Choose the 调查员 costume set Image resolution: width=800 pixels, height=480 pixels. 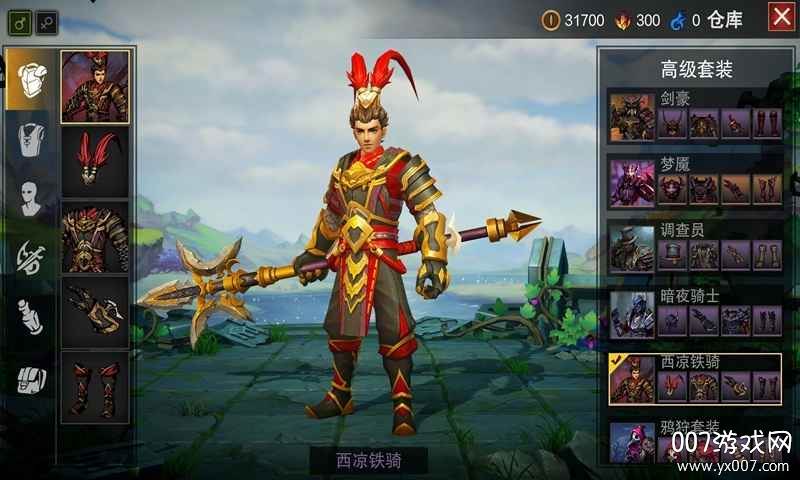pos(695,247)
